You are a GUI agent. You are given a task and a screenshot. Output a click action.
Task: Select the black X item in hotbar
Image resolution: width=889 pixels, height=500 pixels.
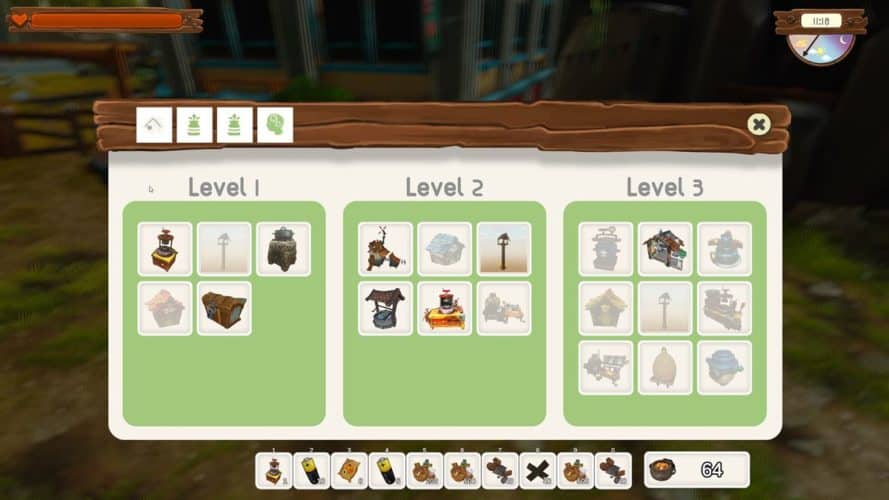coord(540,470)
